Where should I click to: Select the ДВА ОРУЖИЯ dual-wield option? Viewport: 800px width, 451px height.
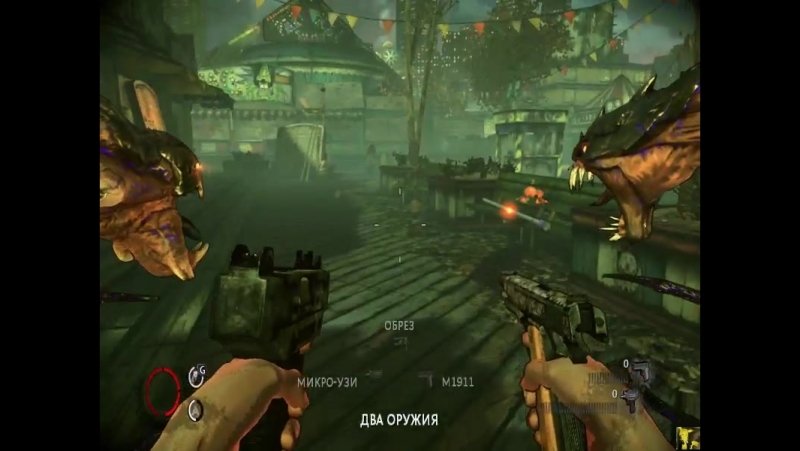[x=399, y=420]
